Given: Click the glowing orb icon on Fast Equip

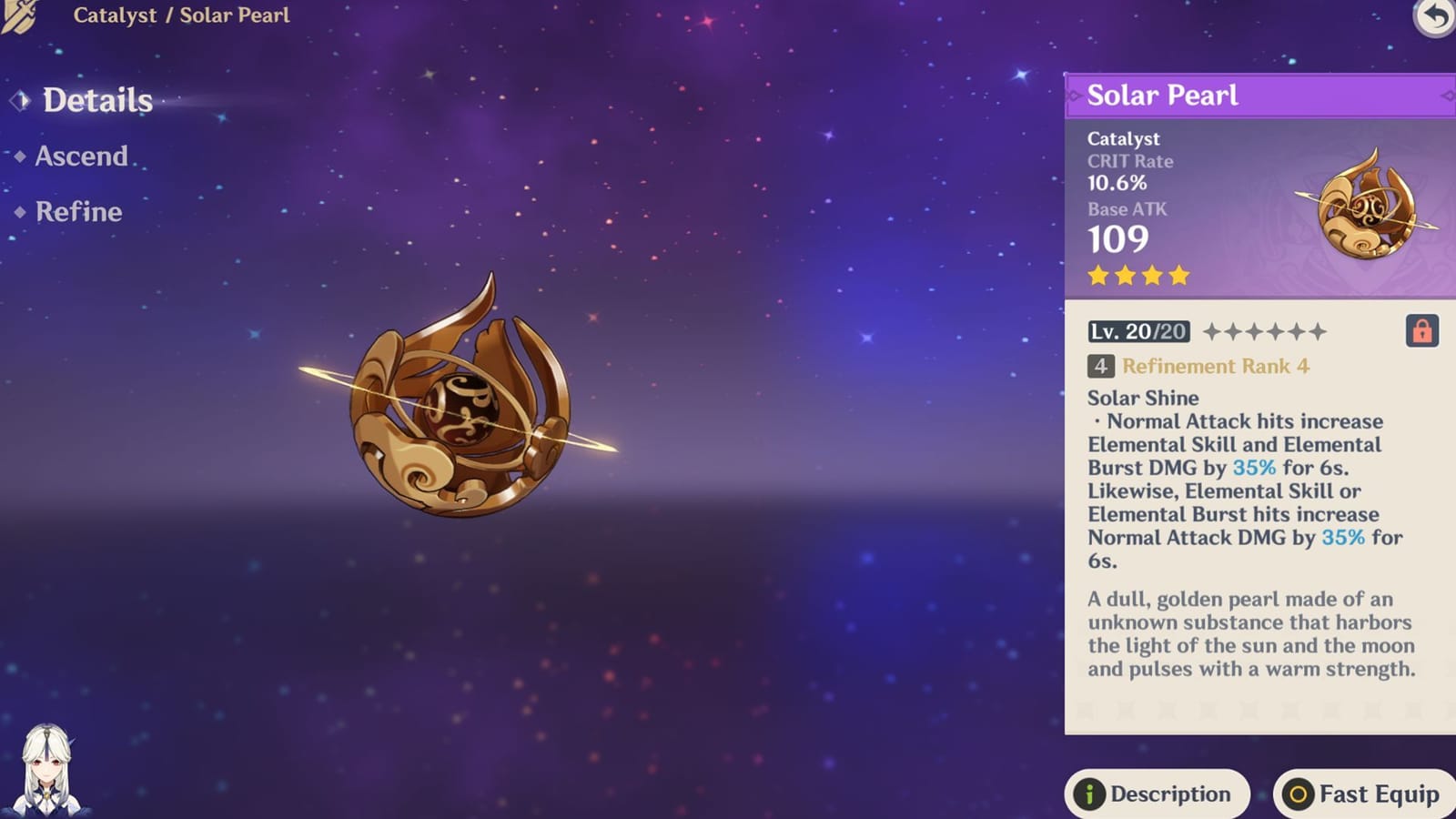Looking at the screenshot, I should [x=1296, y=794].
